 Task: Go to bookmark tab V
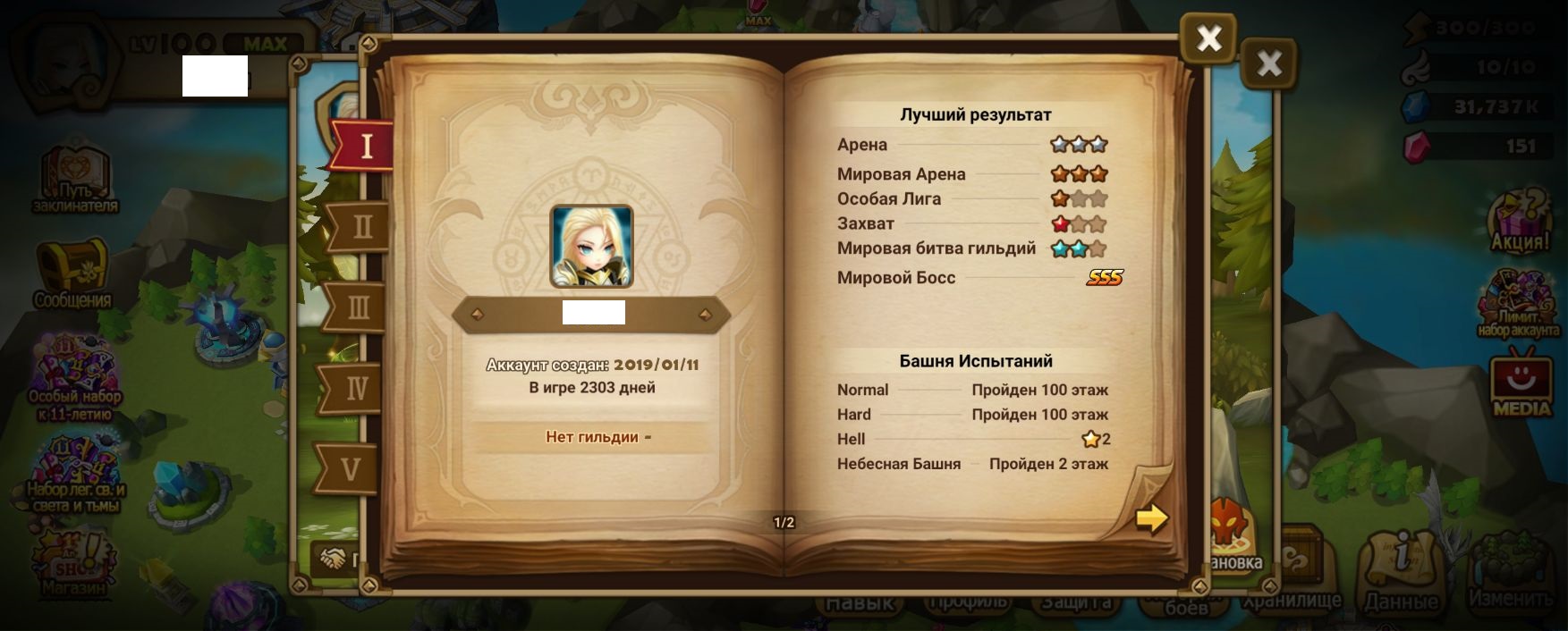pos(351,468)
